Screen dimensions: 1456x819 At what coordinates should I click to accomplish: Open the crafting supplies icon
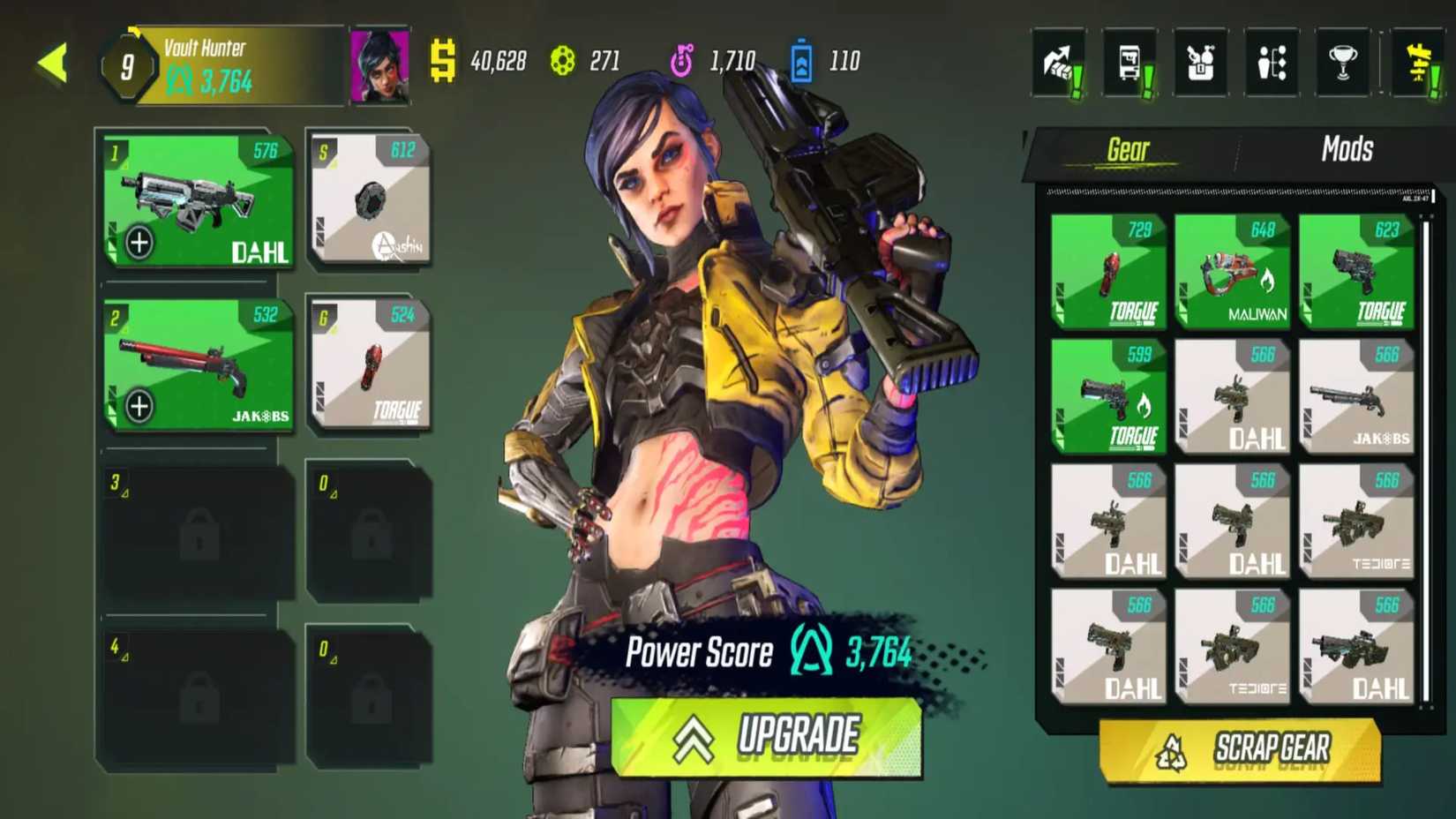click(1199, 62)
